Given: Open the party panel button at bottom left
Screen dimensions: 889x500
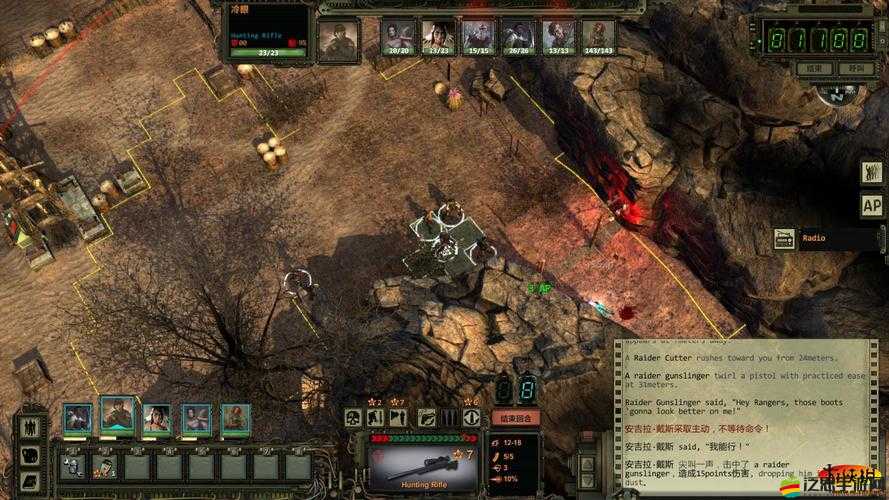Looking at the screenshot, I should (x=30, y=427).
